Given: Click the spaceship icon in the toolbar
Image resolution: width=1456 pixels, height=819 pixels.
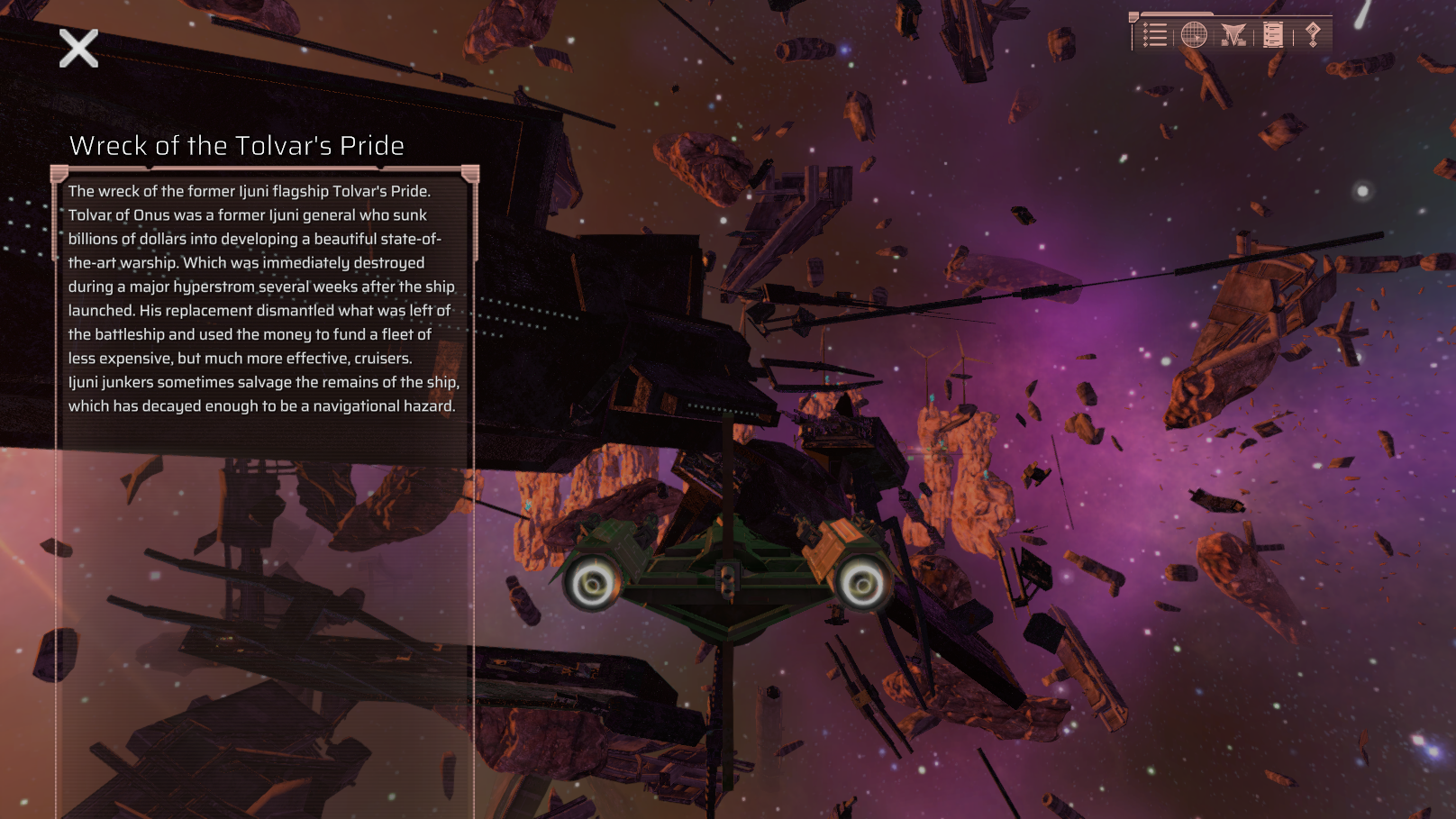Looking at the screenshot, I should click(x=1233, y=35).
